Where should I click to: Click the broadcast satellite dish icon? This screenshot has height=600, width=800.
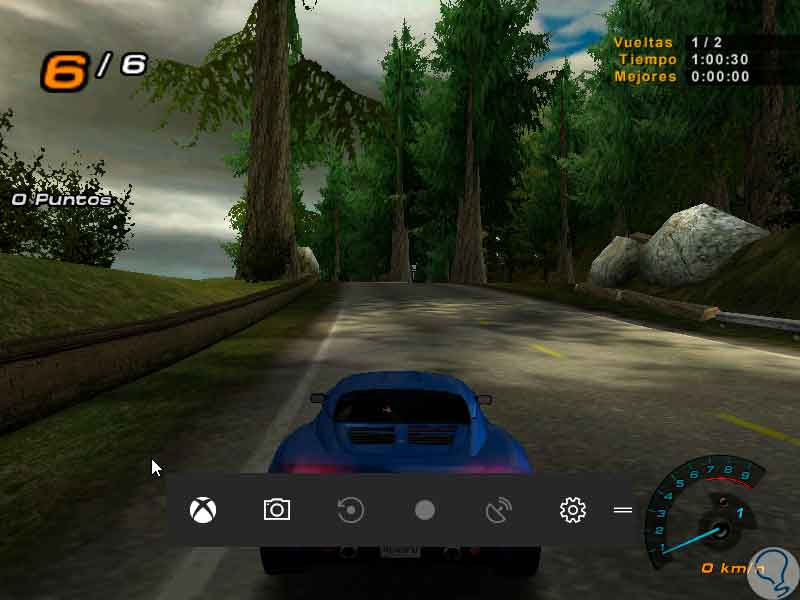498,511
